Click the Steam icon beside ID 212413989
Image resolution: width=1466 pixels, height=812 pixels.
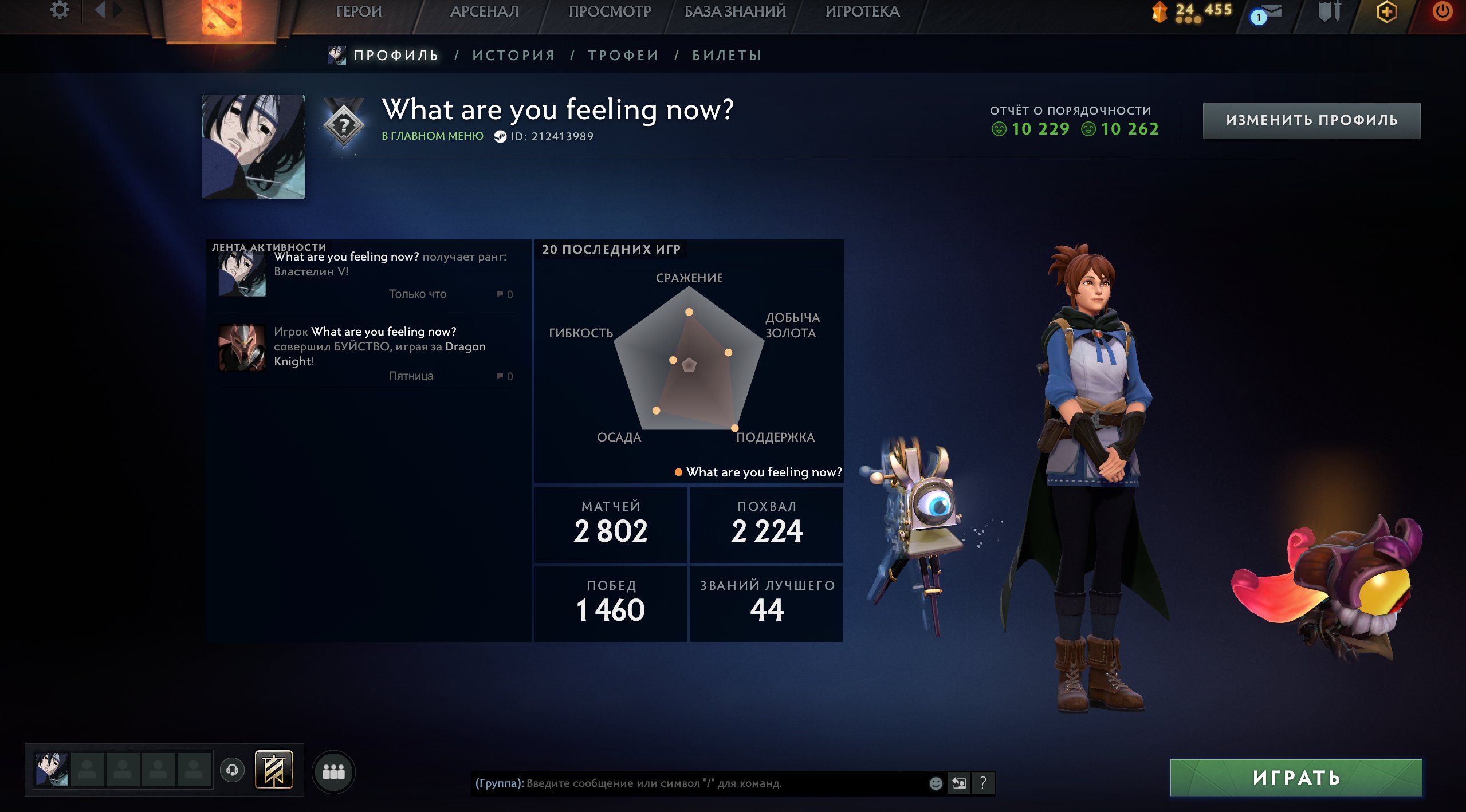(501, 136)
